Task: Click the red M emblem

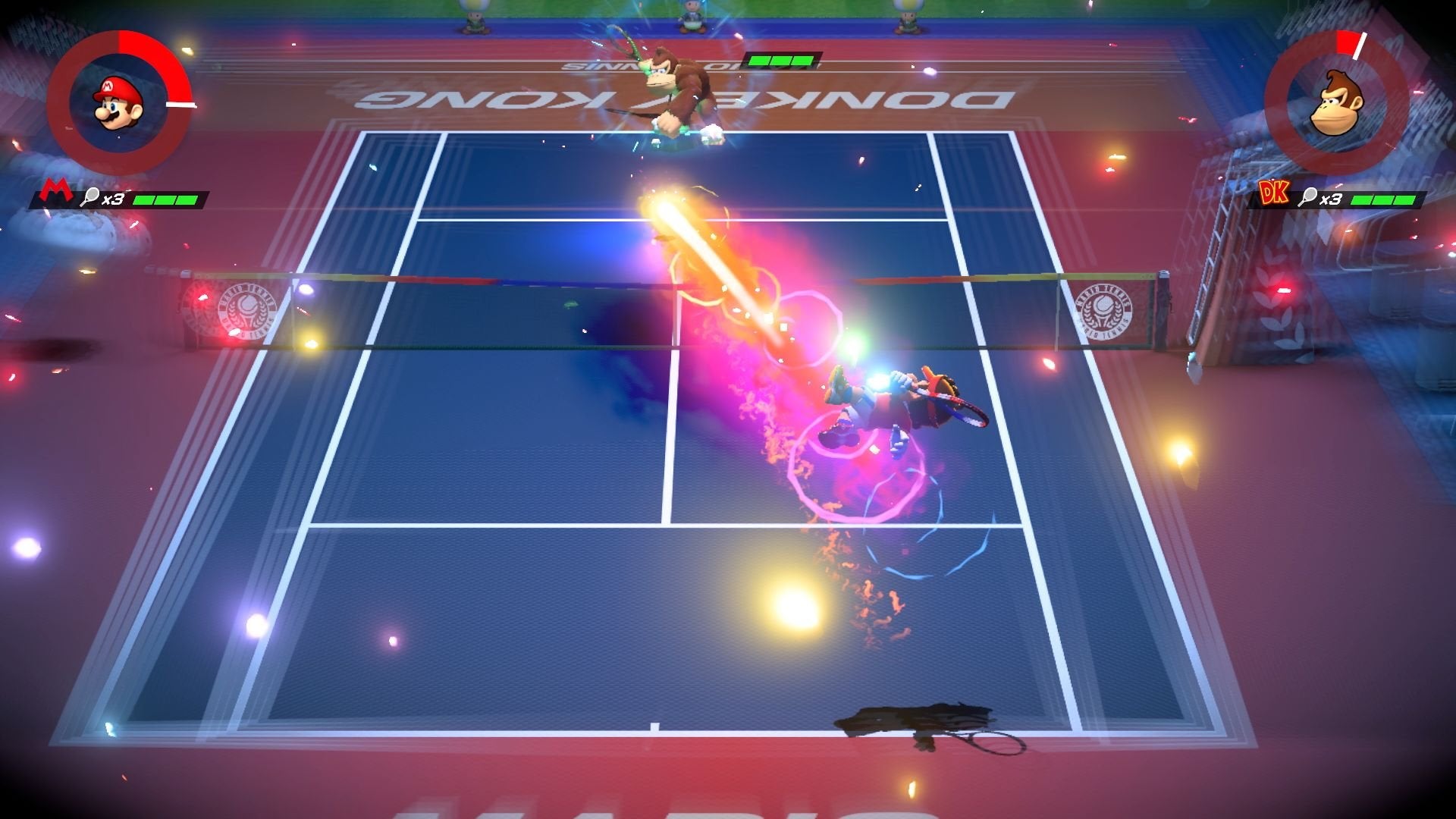Action: [x=52, y=193]
